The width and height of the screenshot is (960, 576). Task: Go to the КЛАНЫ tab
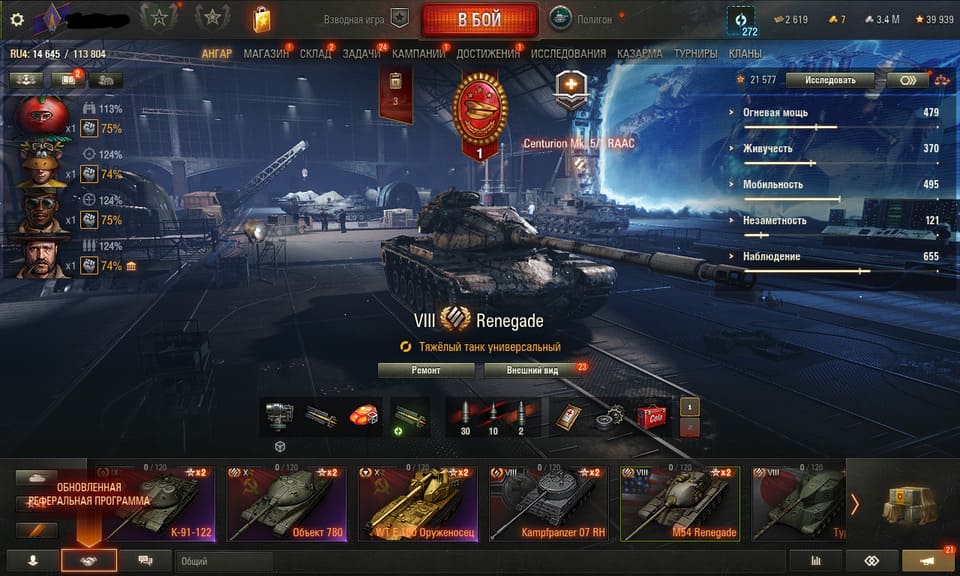tap(745, 53)
